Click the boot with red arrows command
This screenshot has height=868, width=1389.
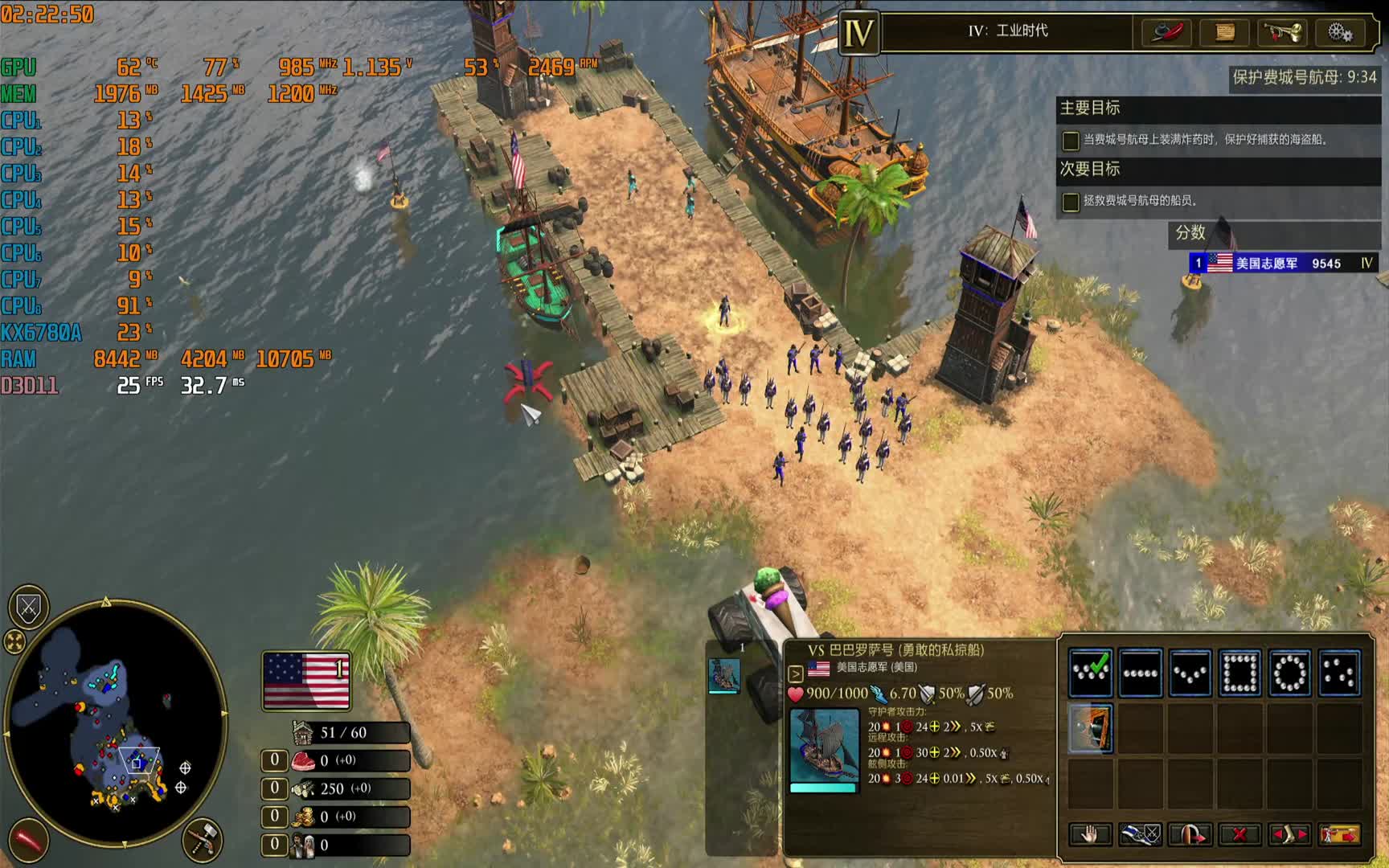[1289, 834]
